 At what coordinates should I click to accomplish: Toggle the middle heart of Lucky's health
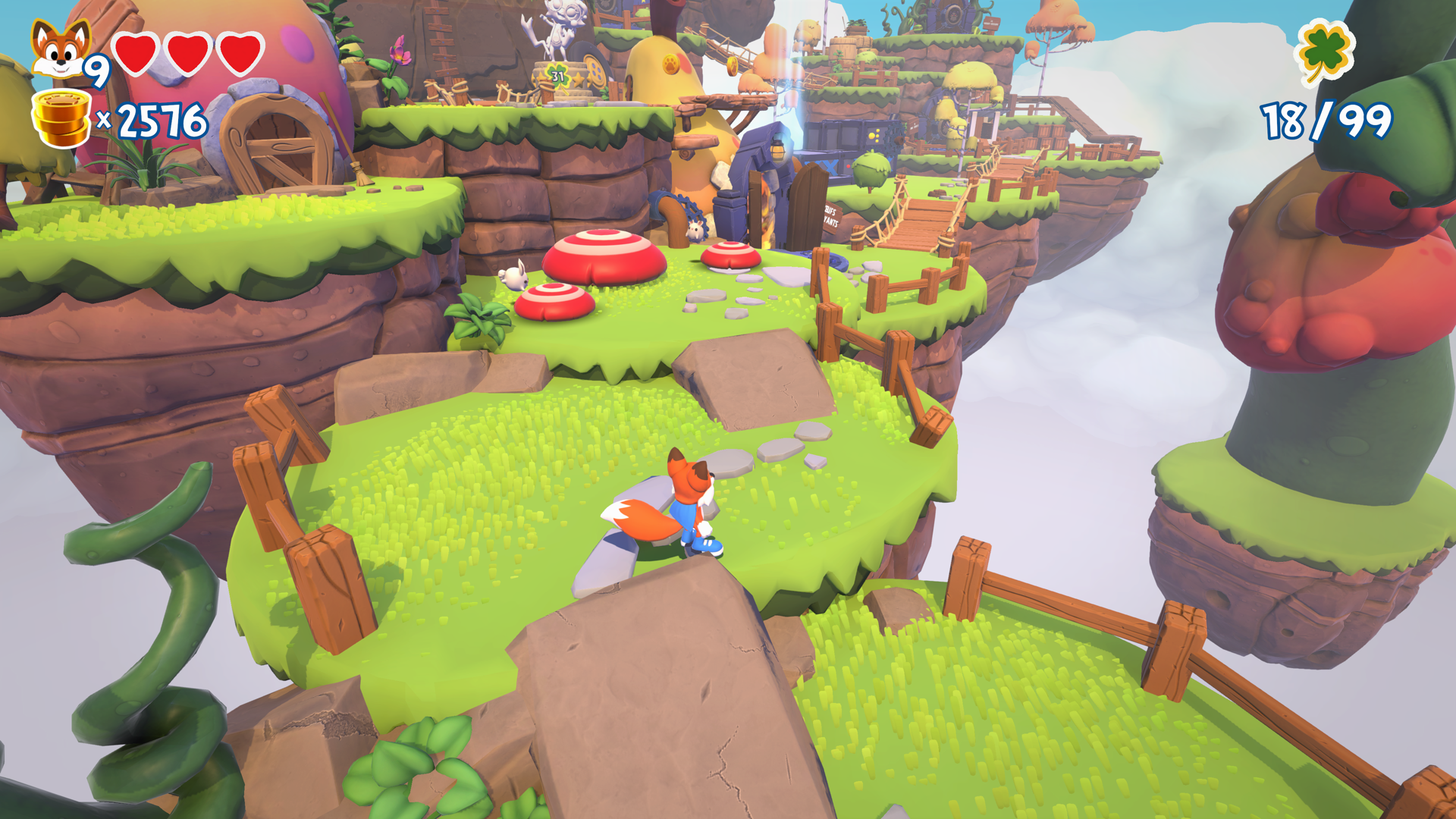point(187,52)
